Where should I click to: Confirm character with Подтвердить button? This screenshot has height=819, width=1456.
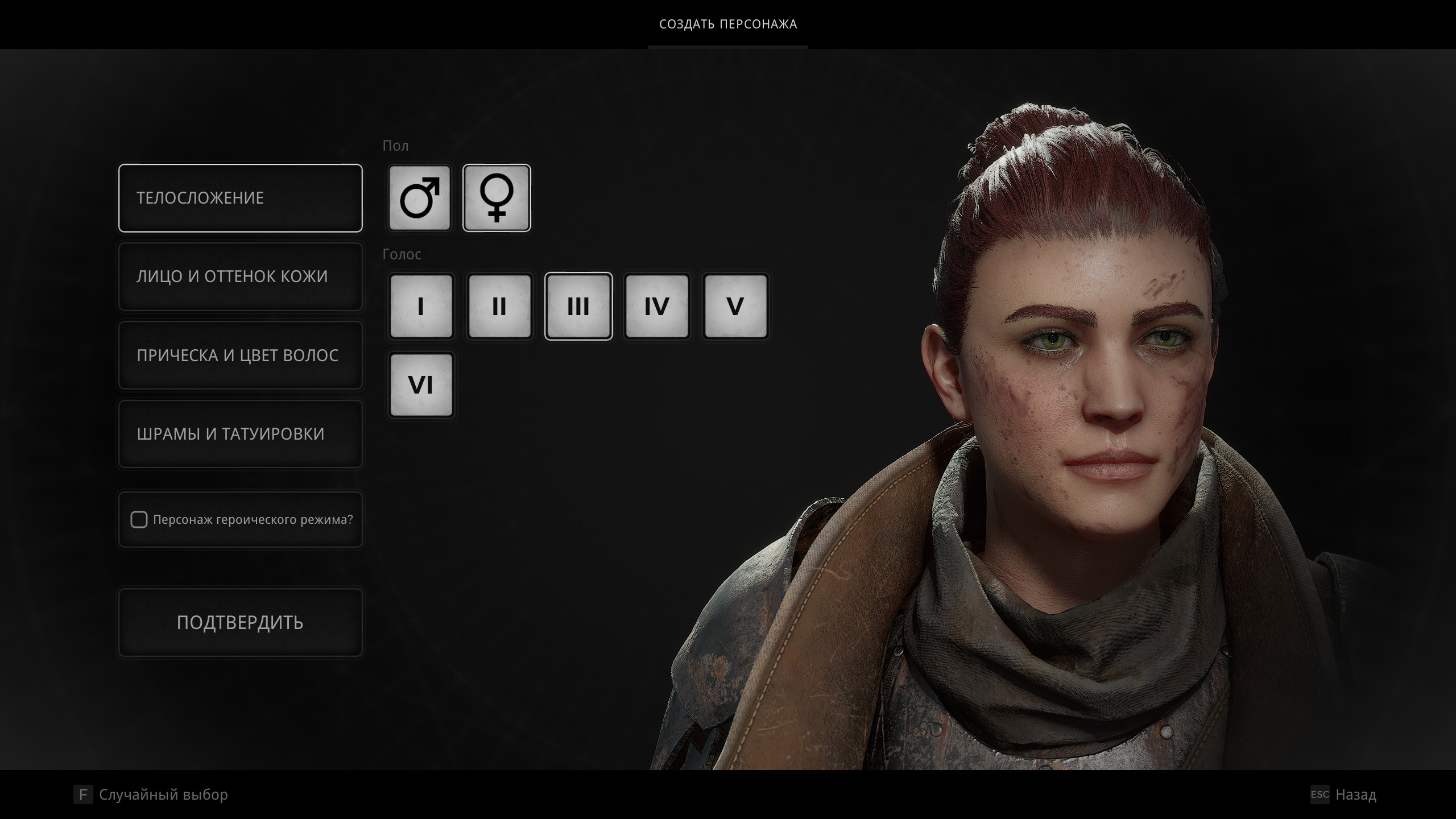click(240, 623)
